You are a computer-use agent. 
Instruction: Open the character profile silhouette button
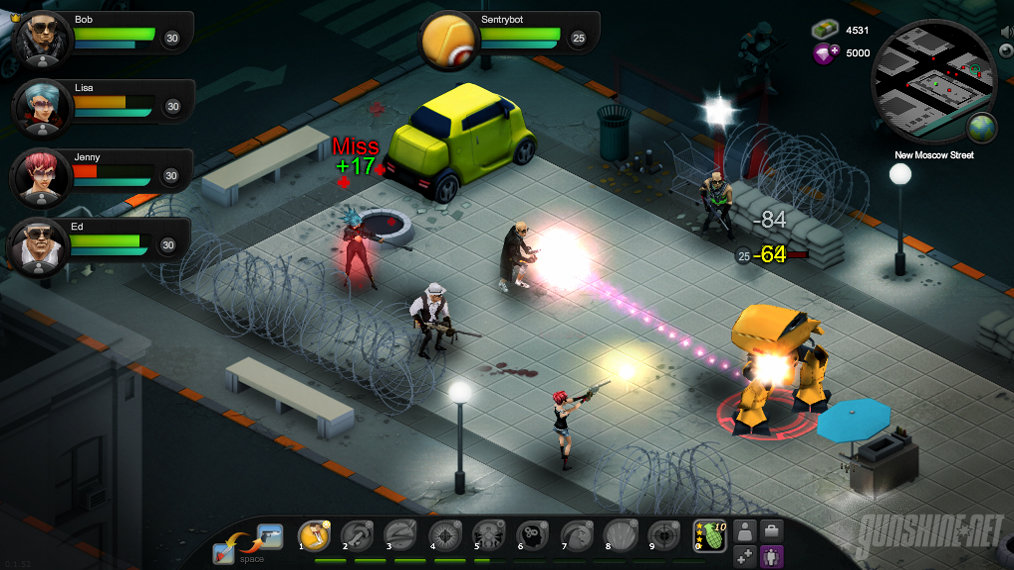coord(745,531)
